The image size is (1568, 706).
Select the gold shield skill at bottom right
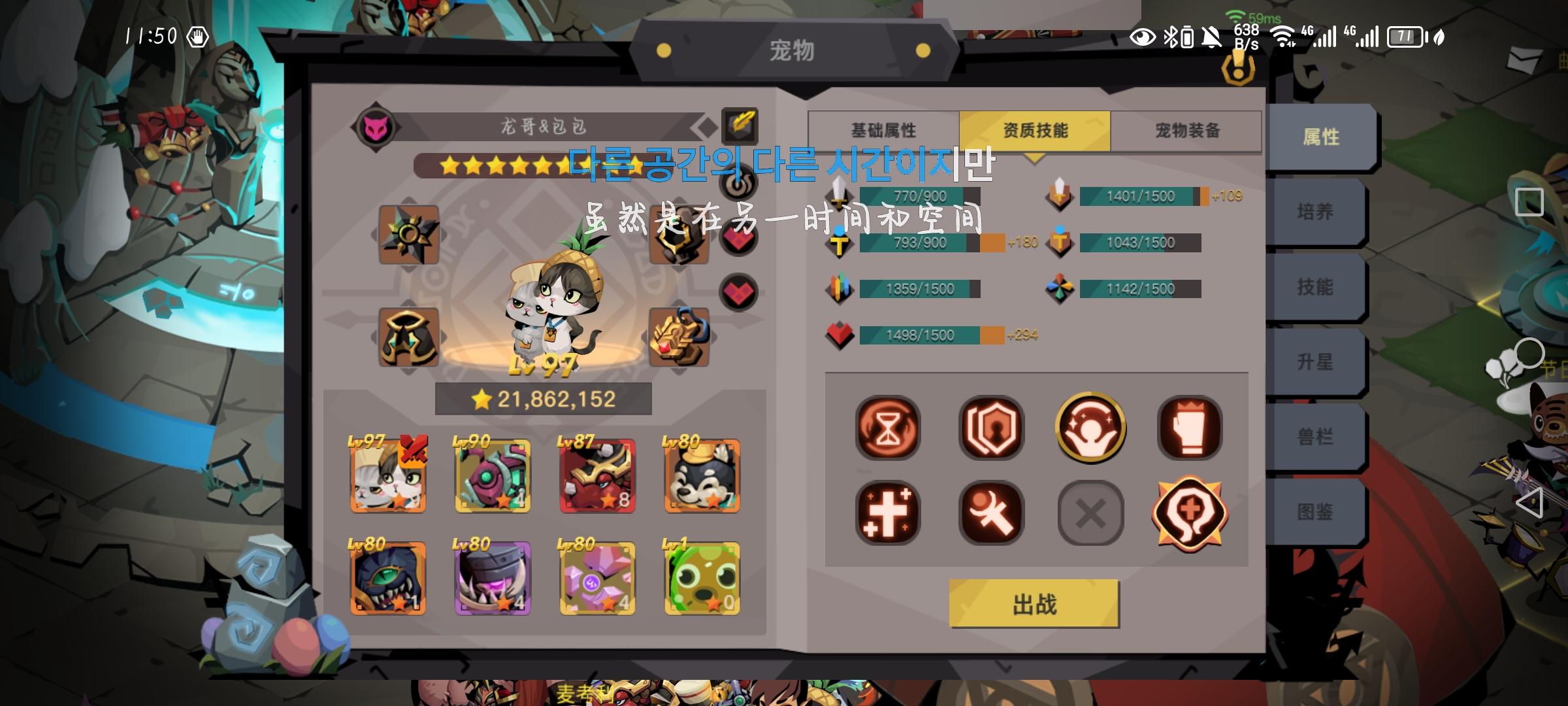(x=1190, y=514)
